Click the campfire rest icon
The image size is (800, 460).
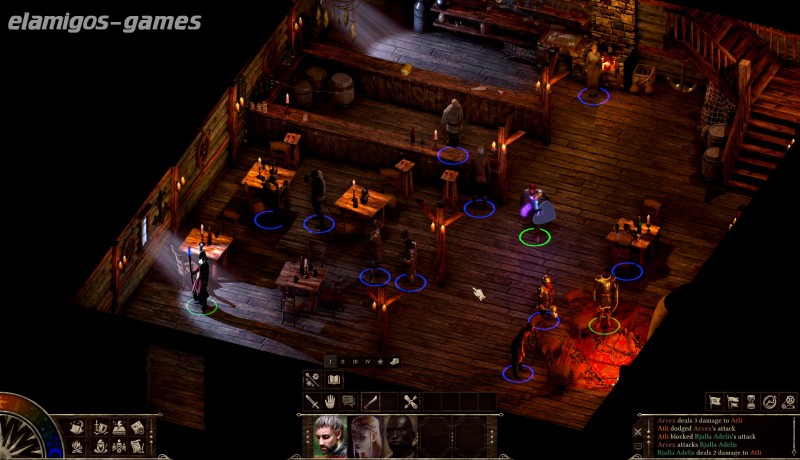tap(77, 445)
